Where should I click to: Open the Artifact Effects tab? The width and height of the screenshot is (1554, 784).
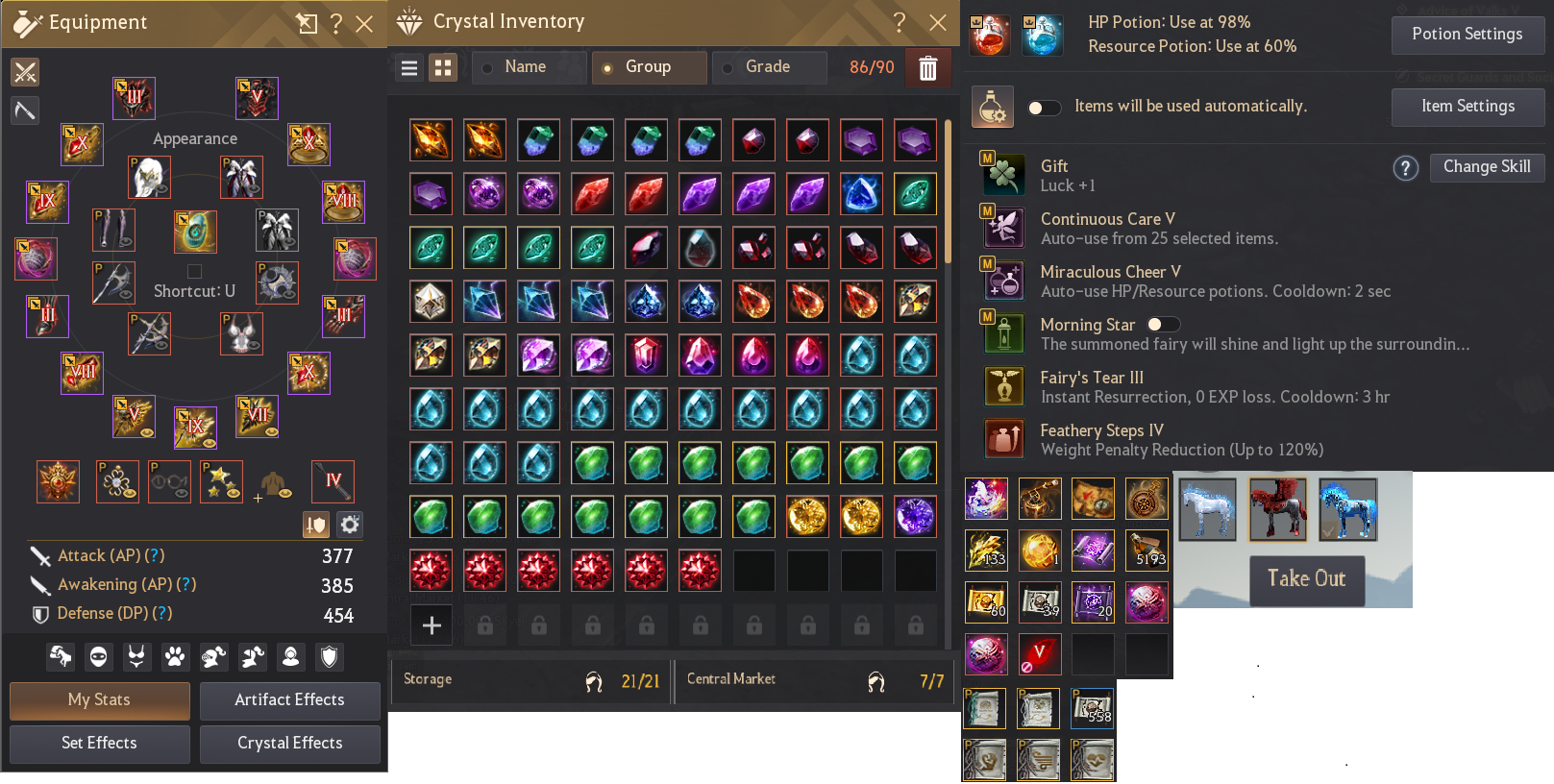coord(290,700)
